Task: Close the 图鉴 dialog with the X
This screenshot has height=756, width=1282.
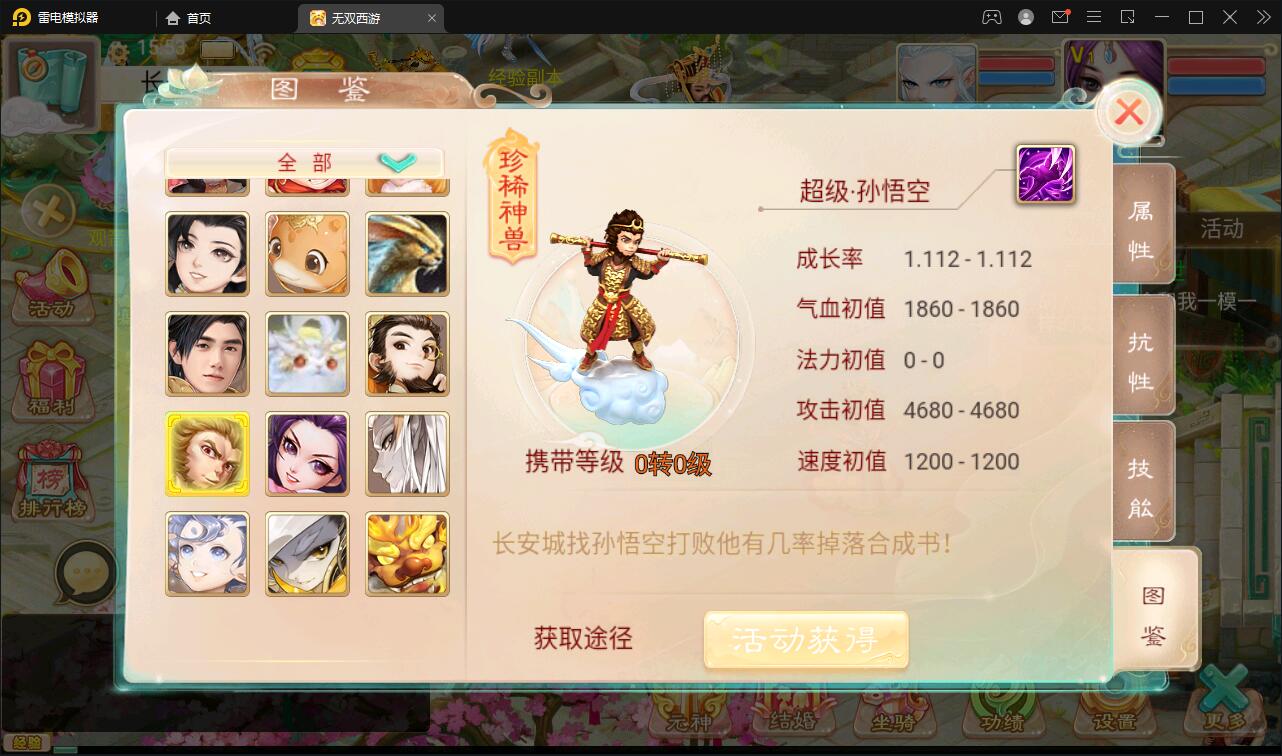Action: 1129,112
